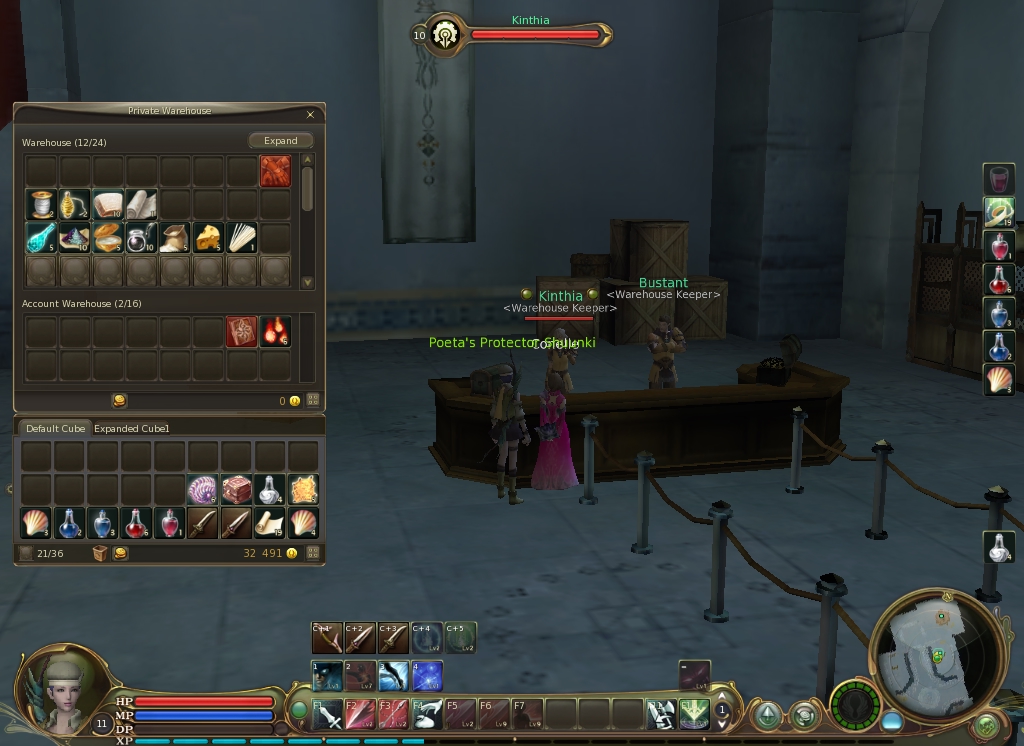Close the Private Warehouse window
The image size is (1024, 746).
tap(310, 115)
